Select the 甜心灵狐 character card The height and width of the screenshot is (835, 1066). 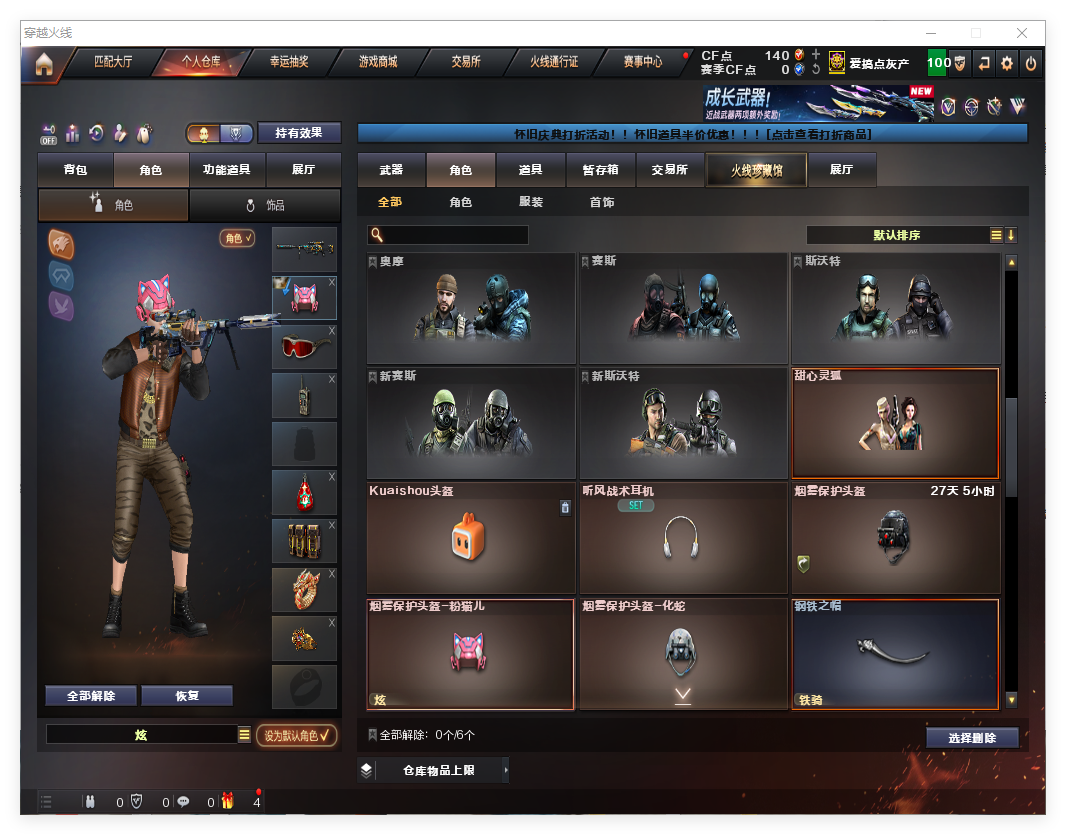(895, 423)
